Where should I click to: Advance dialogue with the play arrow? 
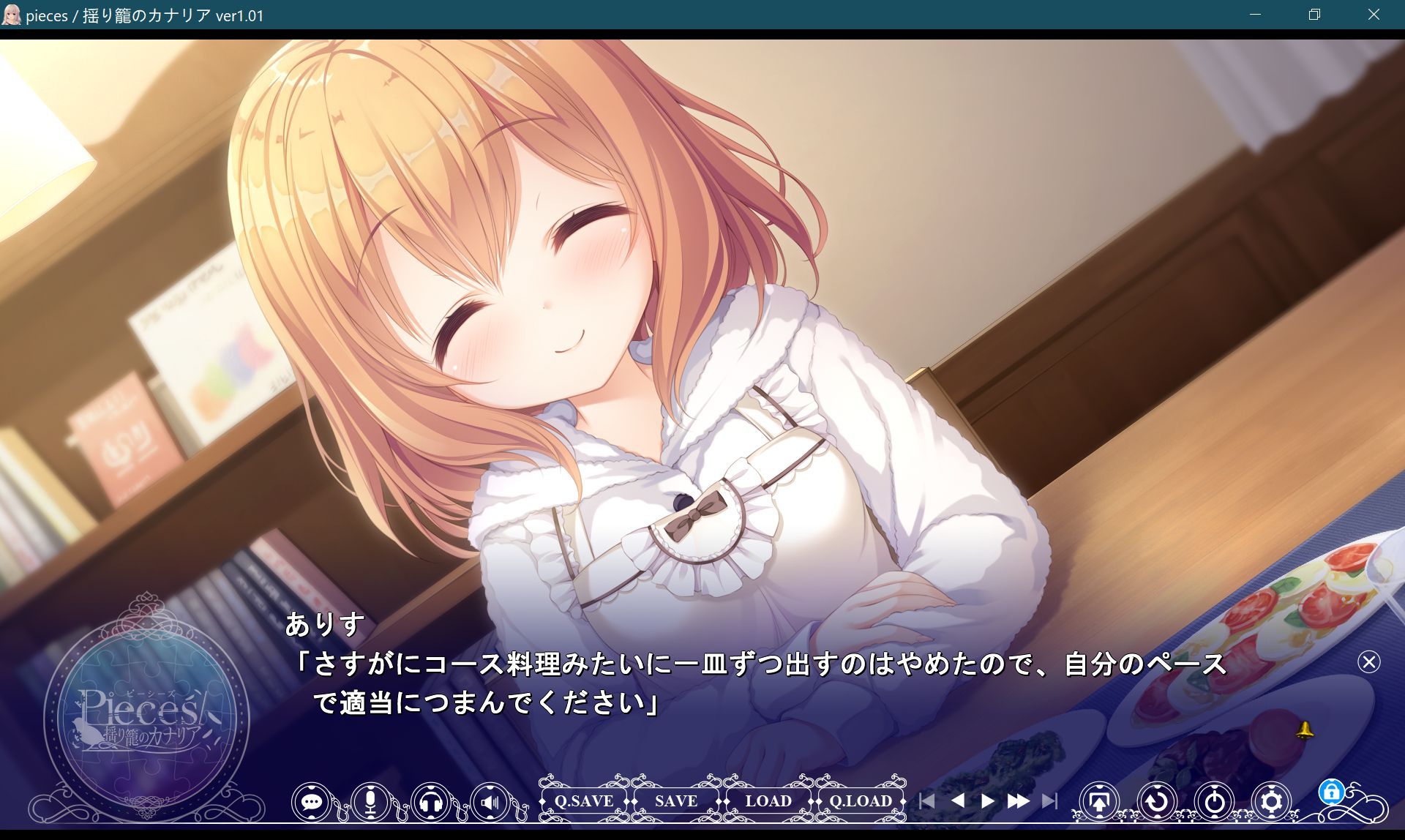987,801
